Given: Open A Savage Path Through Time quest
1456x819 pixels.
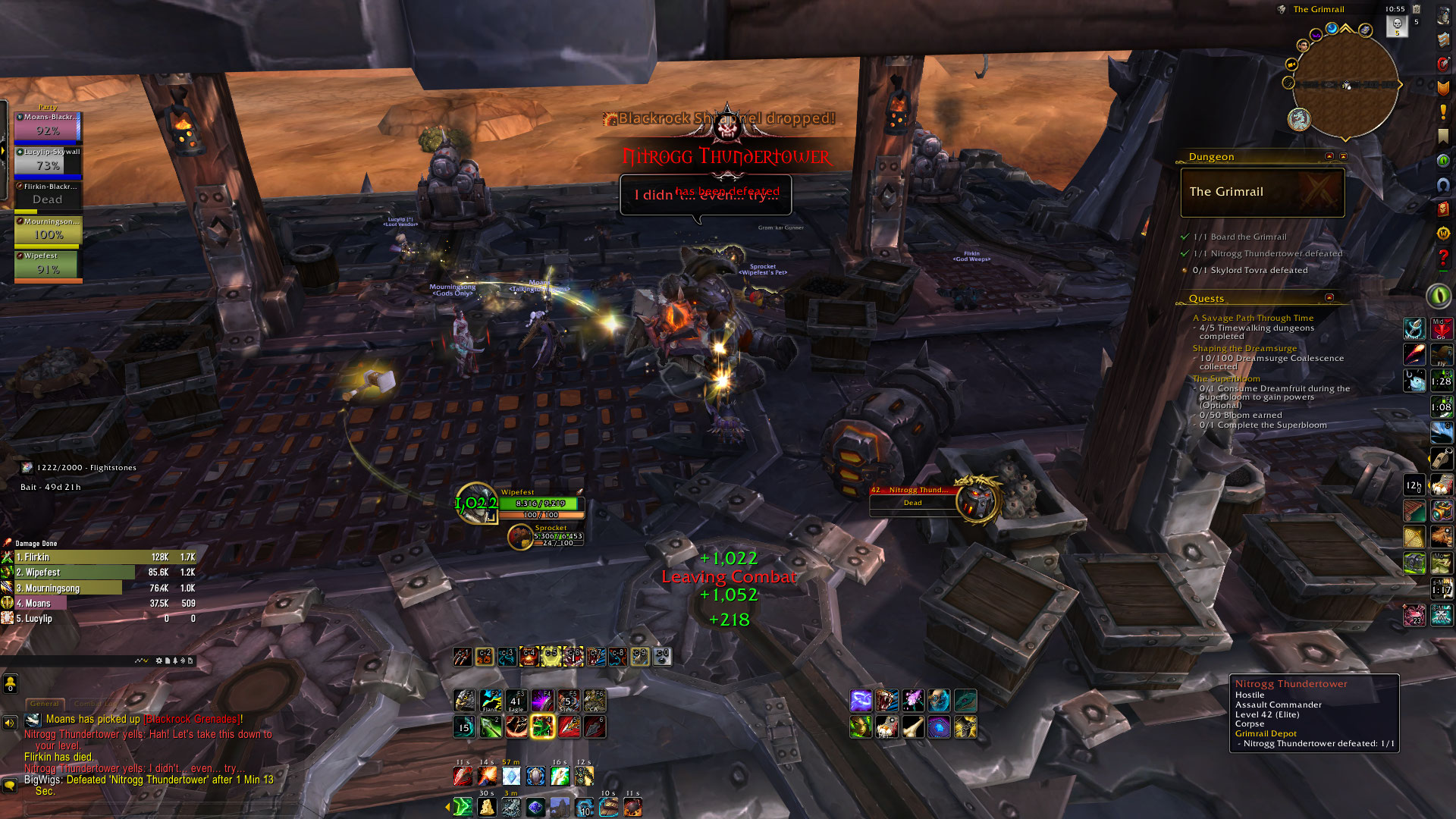Looking at the screenshot, I should pos(1253,318).
